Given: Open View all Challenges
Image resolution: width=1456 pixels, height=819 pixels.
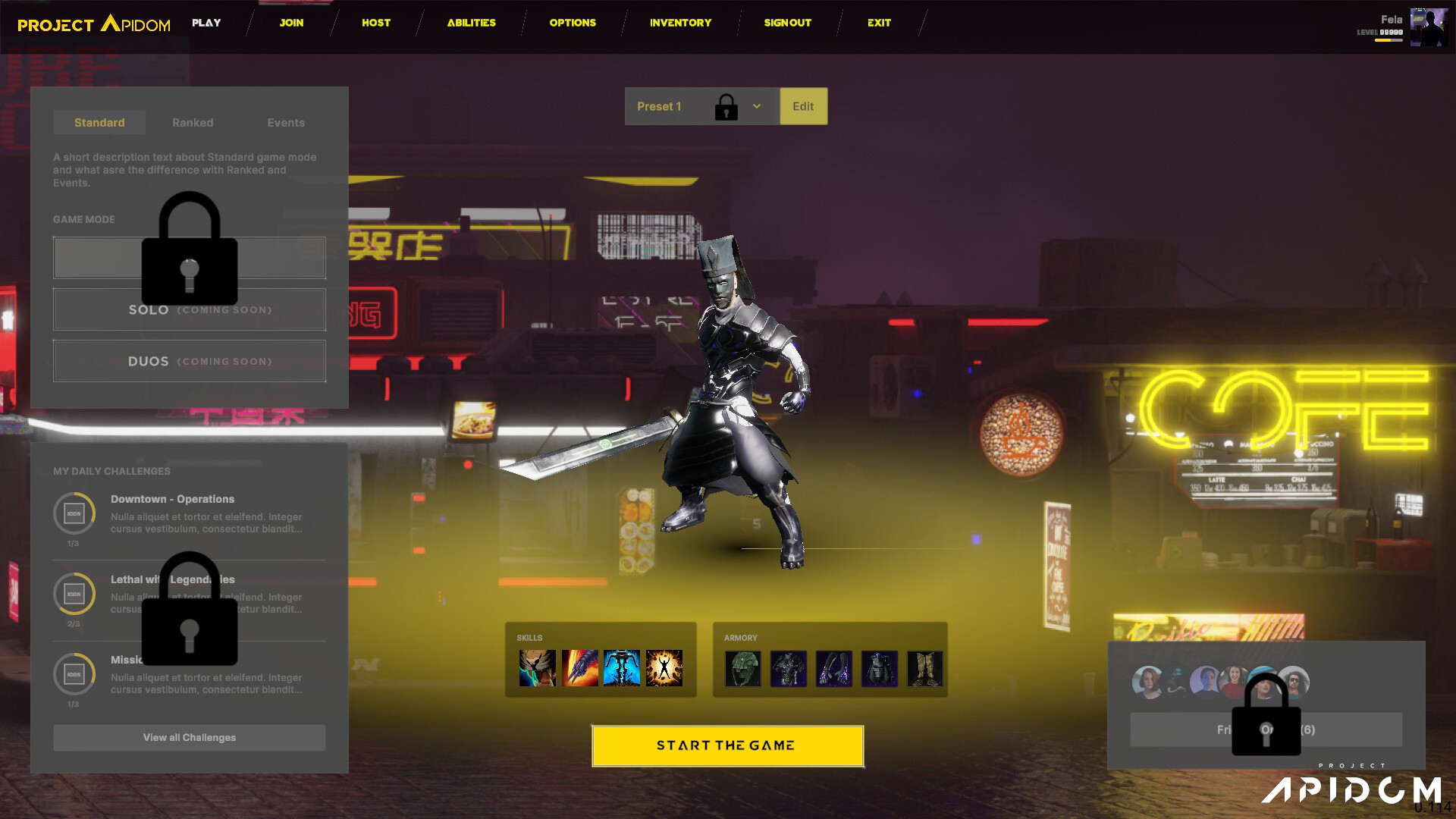Looking at the screenshot, I should click(x=189, y=737).
